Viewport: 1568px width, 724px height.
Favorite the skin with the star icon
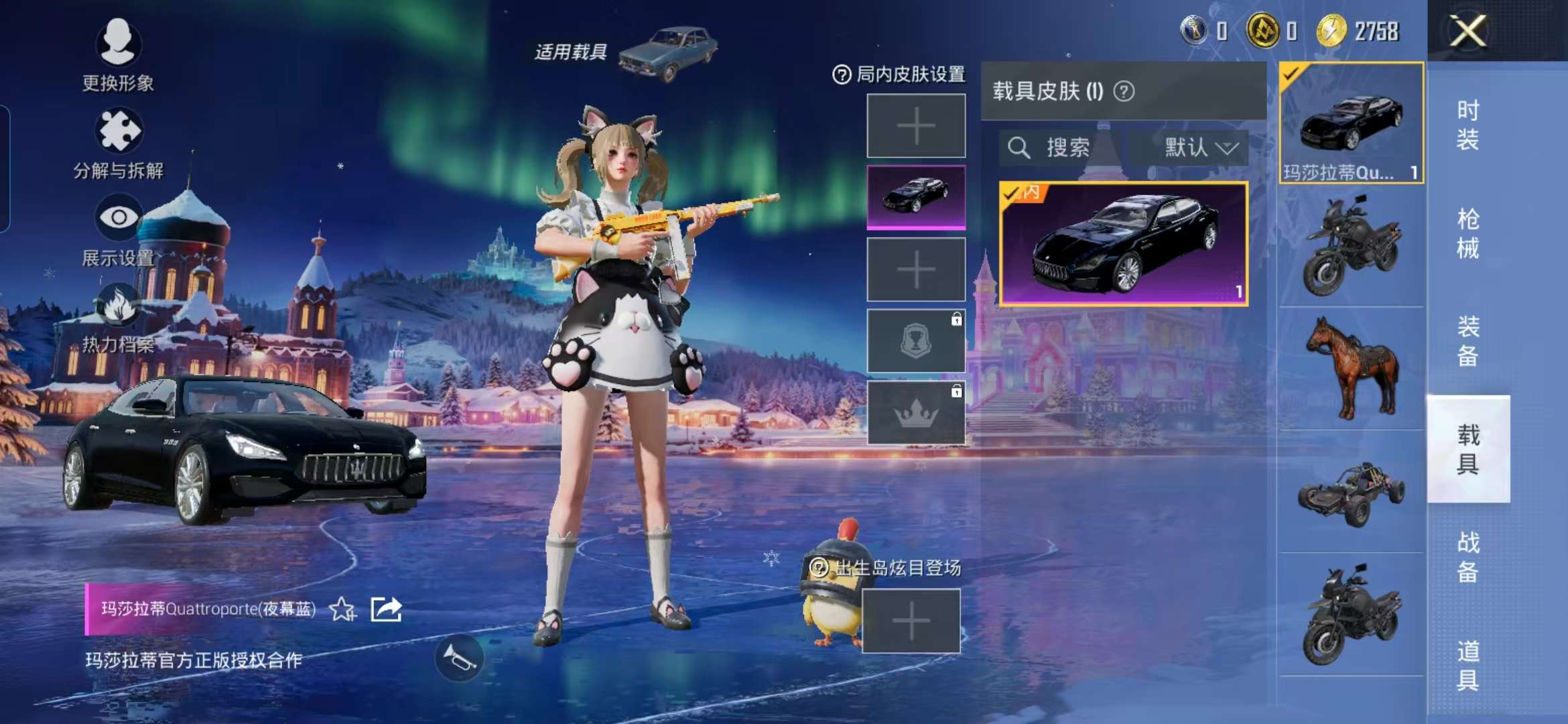342,609
